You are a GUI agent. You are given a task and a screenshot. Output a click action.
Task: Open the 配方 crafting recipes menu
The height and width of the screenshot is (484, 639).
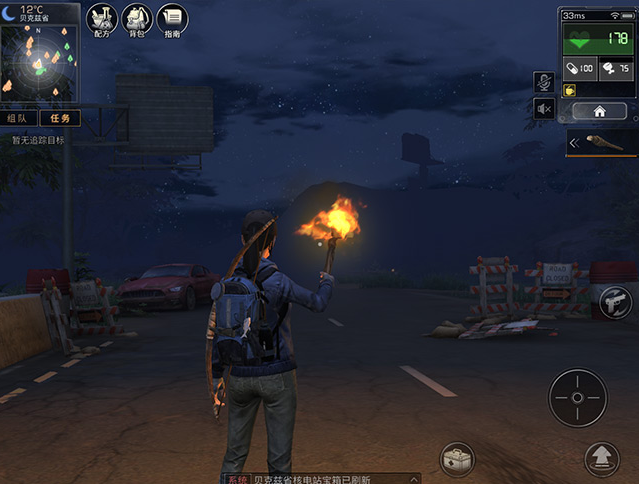pyautogui.click(x=101, y=18)
